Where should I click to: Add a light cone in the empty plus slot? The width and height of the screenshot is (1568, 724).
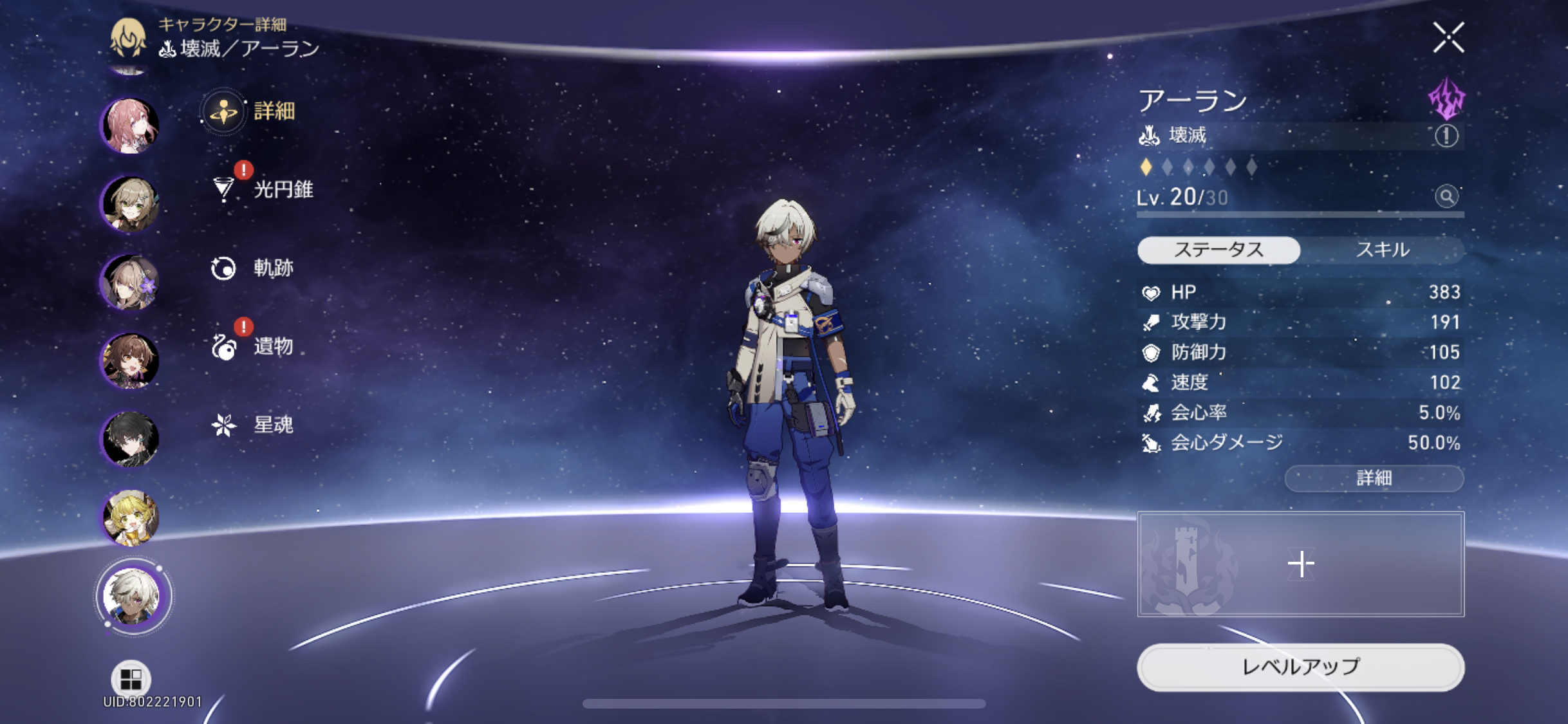(1300, 564)
